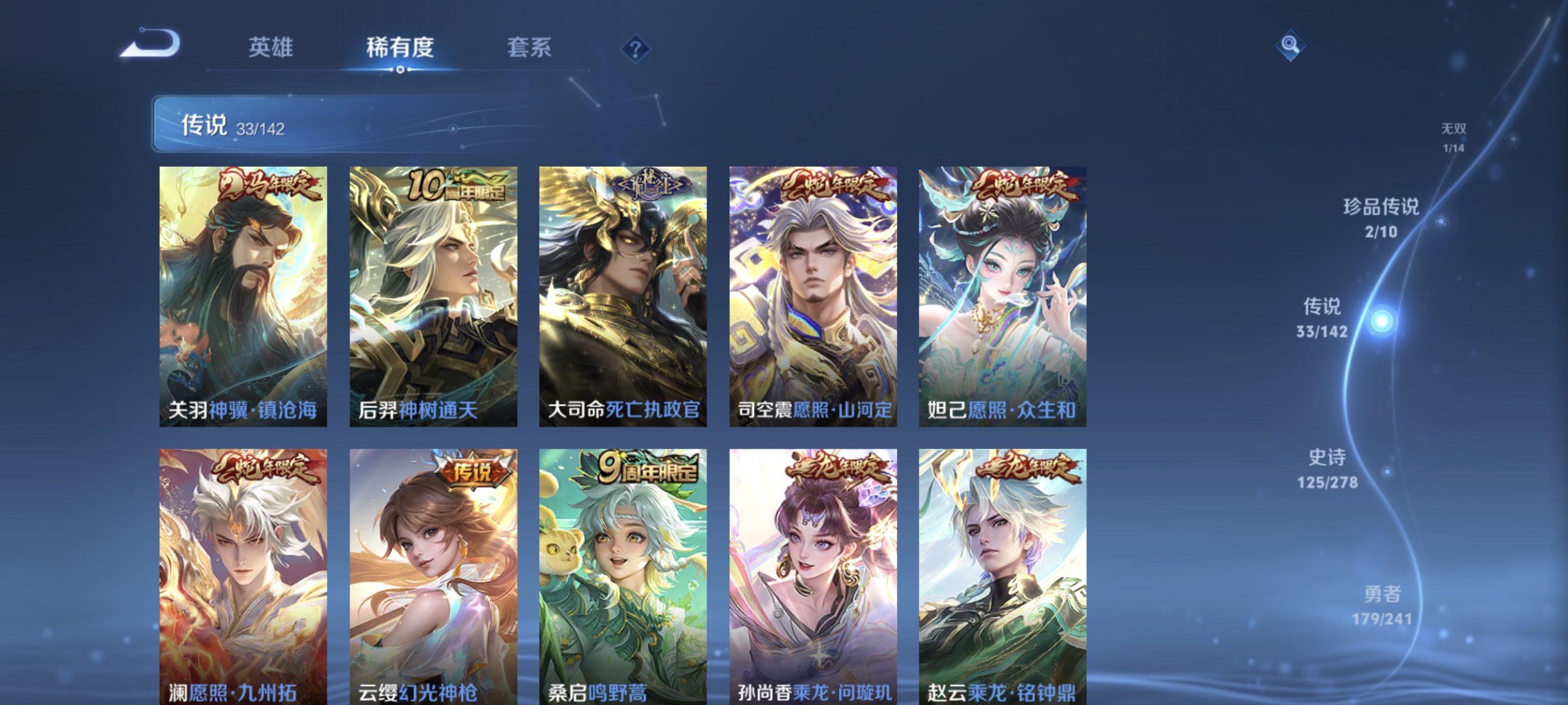Open the 关羽 神骥·镇沧海 skin card
Viewport: 1568px width, 705px height.
coord(244,298)
